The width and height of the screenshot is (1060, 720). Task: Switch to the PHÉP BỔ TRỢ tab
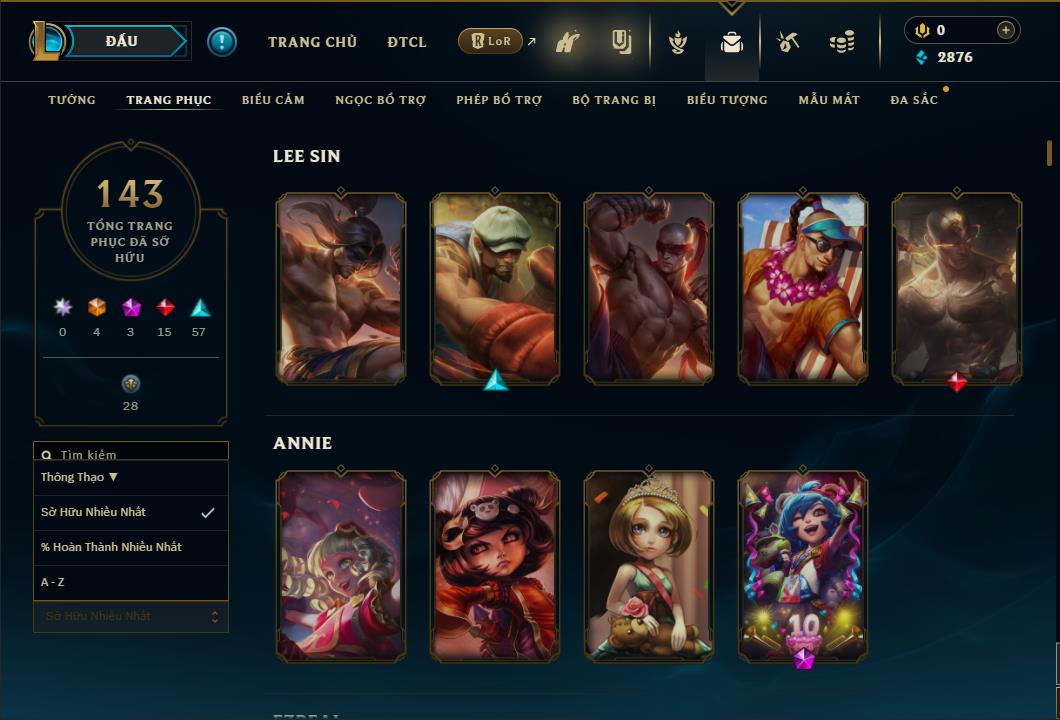[499, 100]
